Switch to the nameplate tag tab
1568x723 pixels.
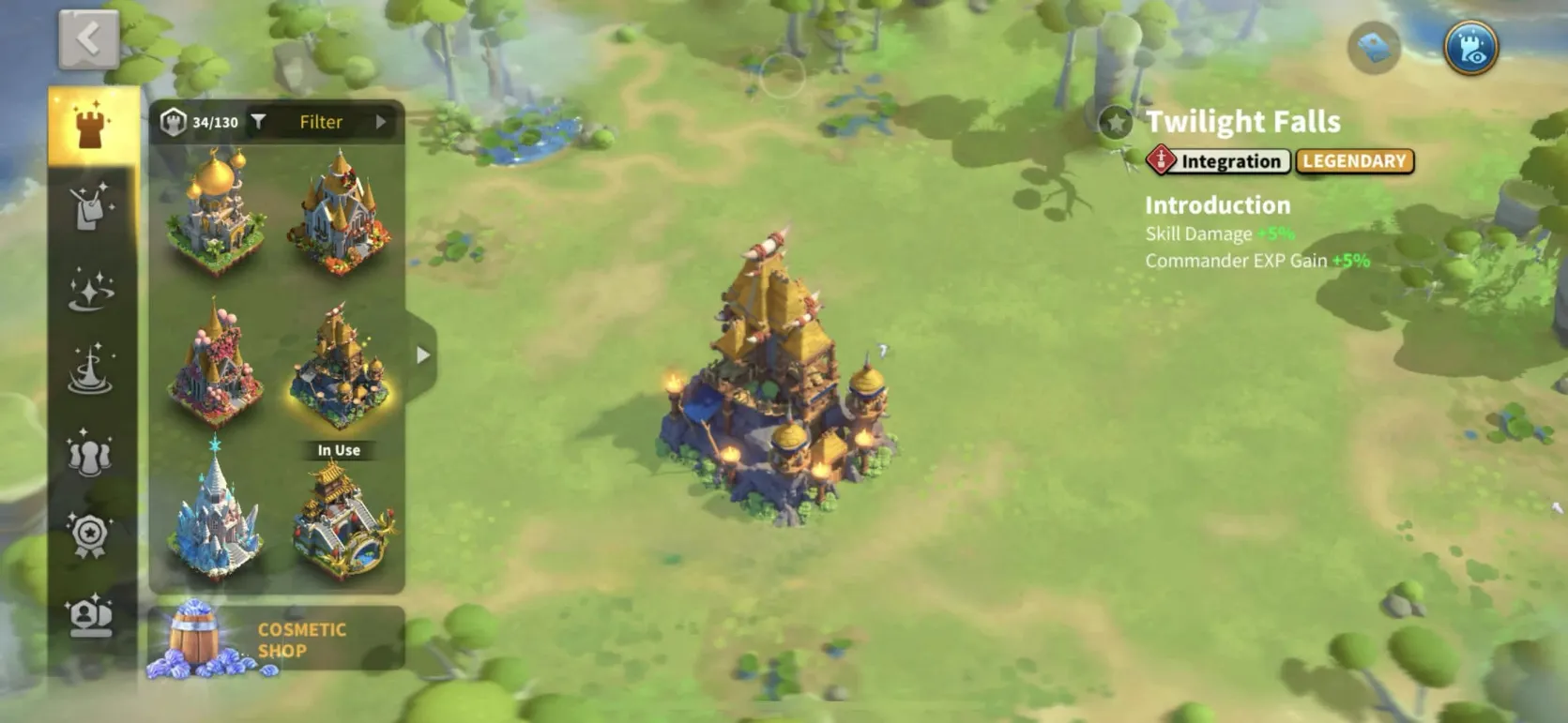[91, 206]
